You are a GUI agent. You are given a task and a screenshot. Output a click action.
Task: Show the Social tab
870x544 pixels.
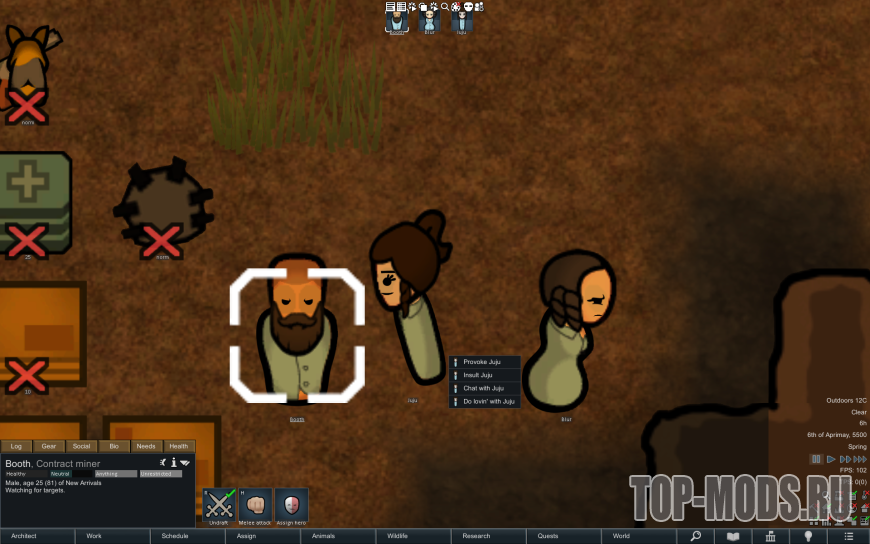[x=81, y=446]
